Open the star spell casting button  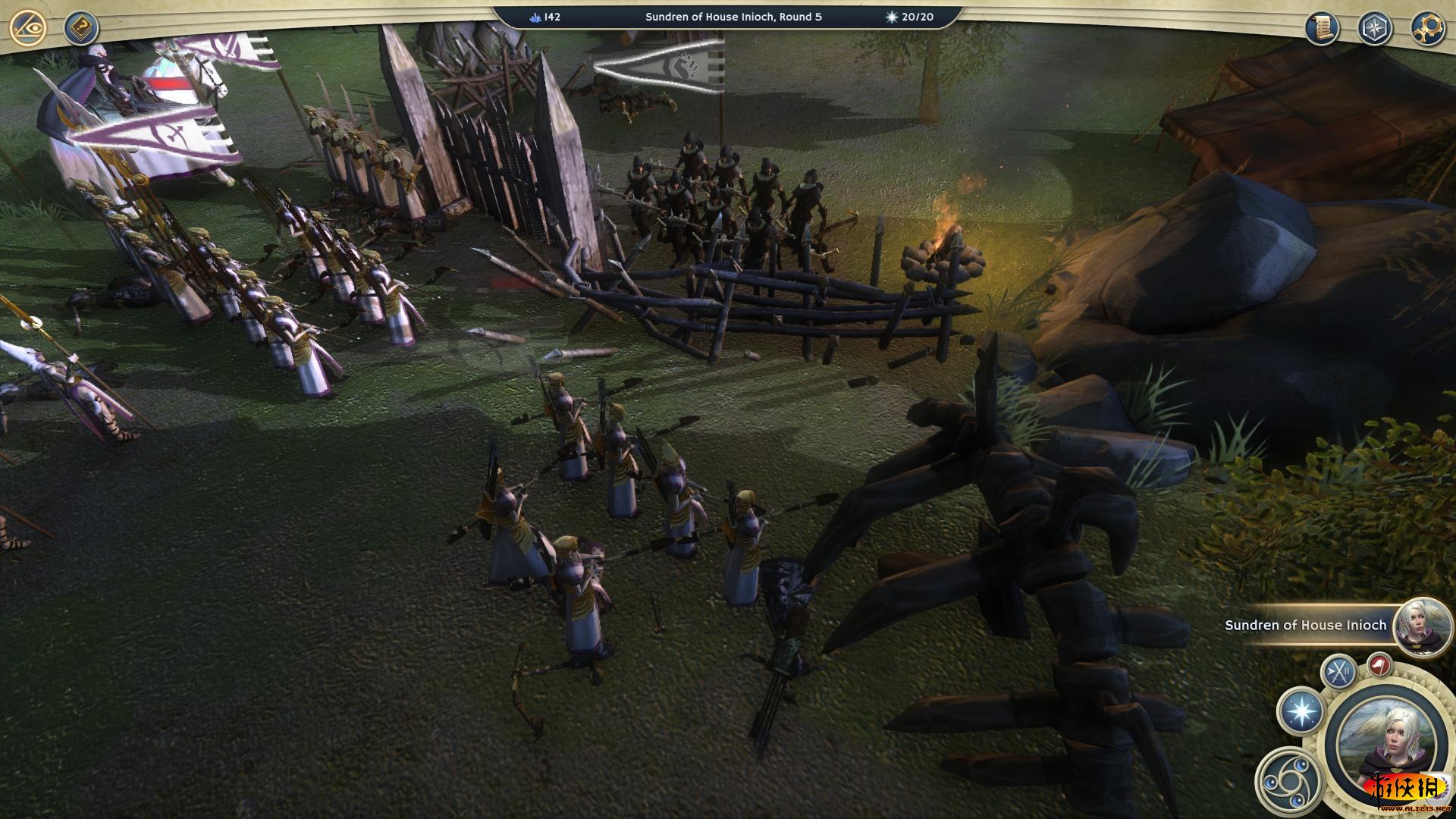pos(1301,712)
